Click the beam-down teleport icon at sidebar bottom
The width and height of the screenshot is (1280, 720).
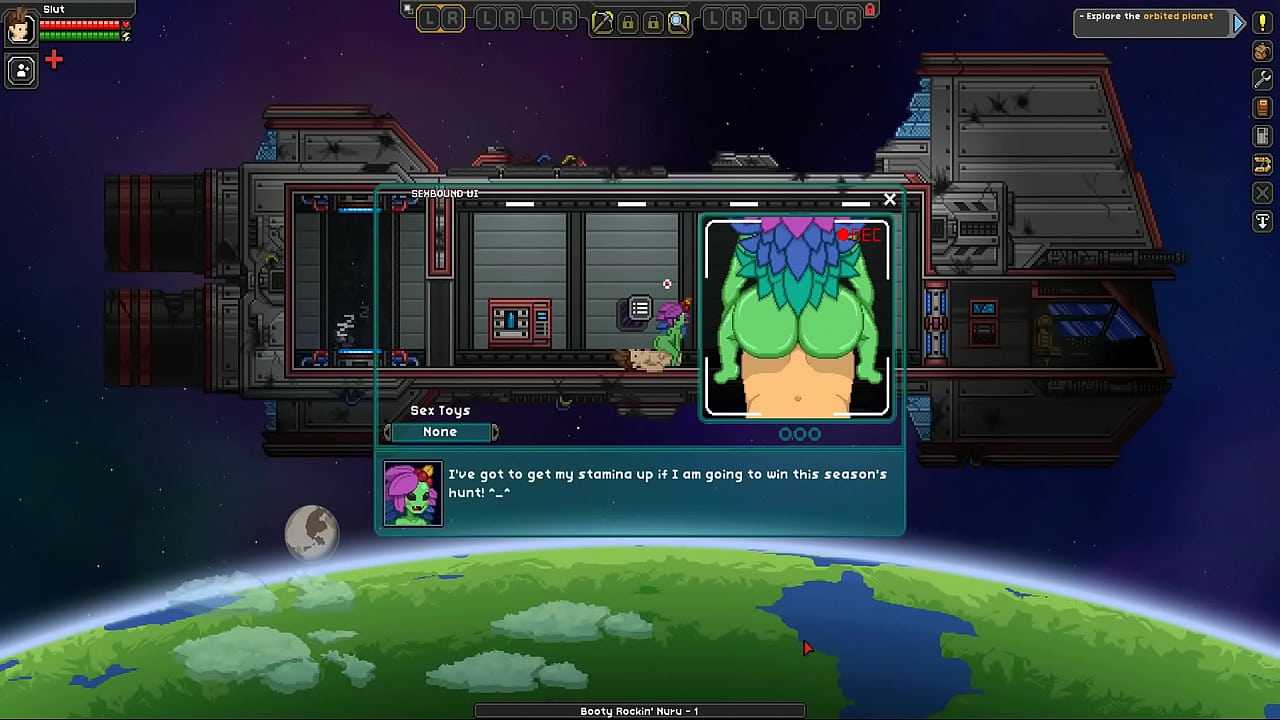[x=1262, y=221]
